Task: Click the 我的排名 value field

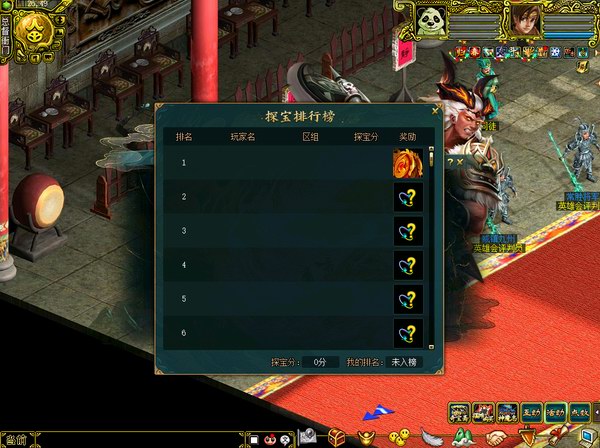Action: click(x=405, y=362)
